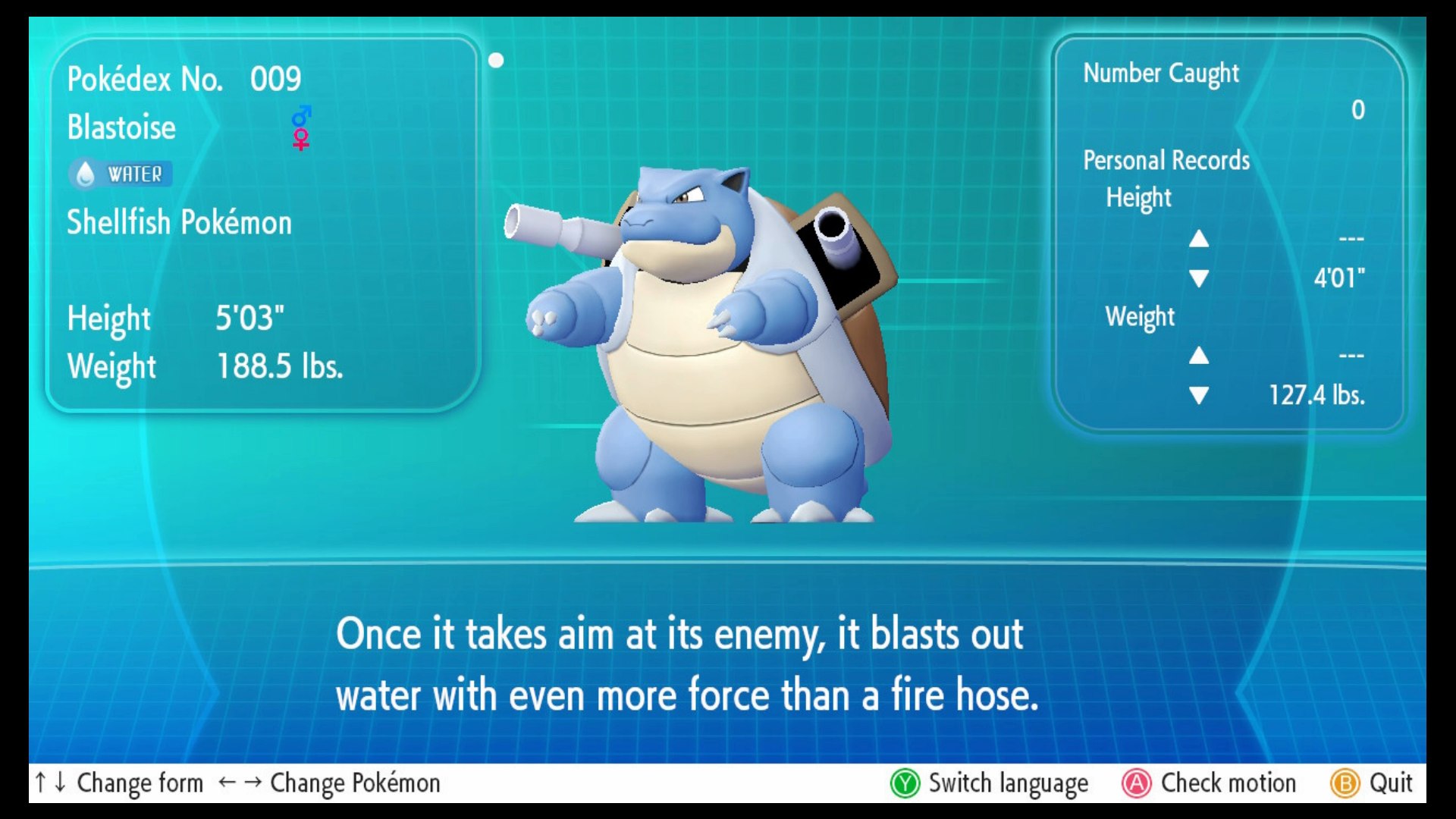
Task: Click the up arrow for Change form
Action: click(x=41, y=783)
